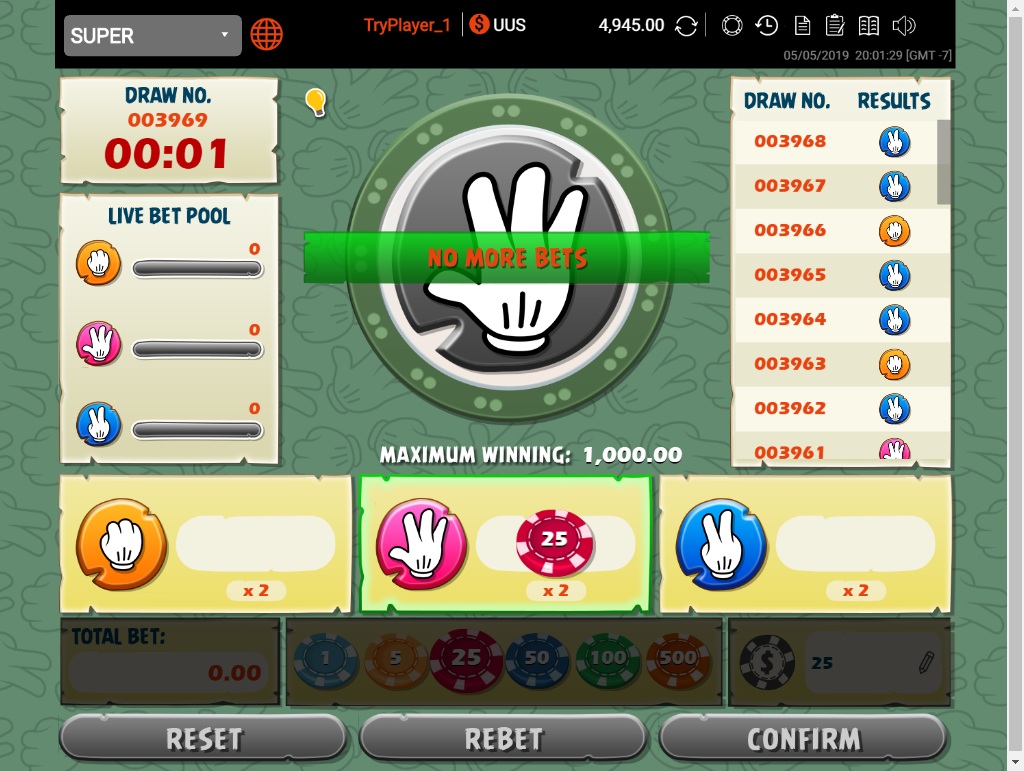Screen dimensions: 1024x771
Task: Select the 1 value chip
Action: point(326,659)
